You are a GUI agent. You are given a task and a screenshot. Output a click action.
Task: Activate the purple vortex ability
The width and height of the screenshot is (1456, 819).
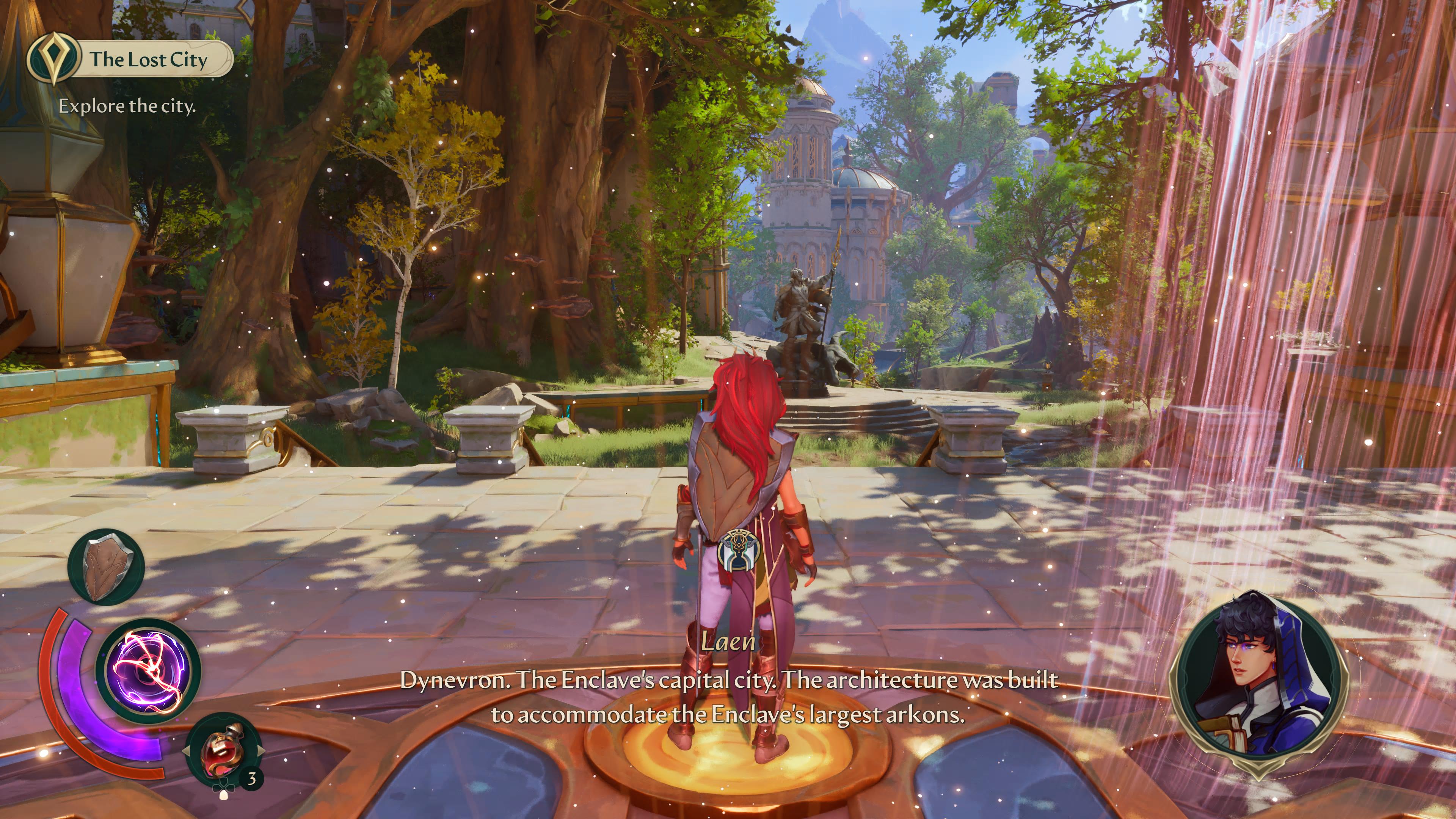pyautogui.click(x=148, y=671)
